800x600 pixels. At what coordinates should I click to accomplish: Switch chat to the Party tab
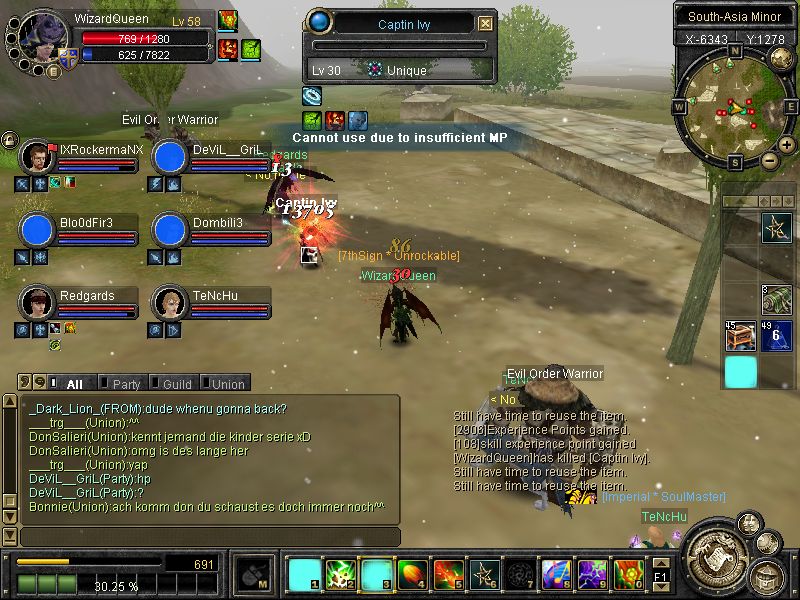126,383
